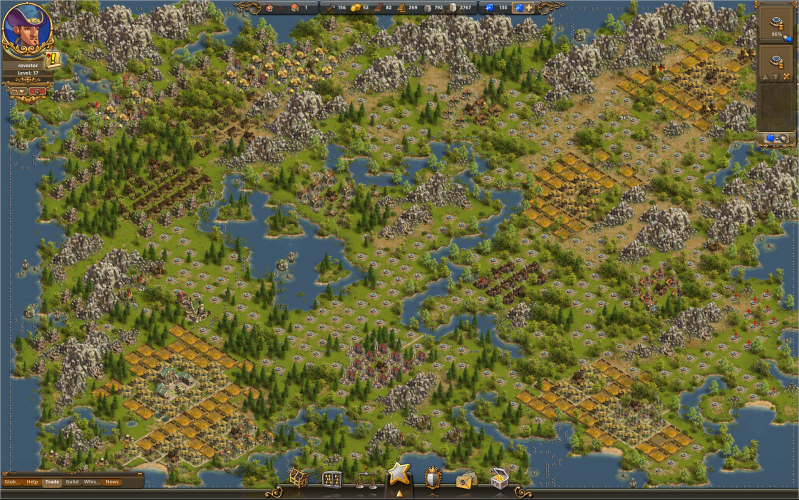Open the mail envelope
The width and height of the screenshot is (799, 500).
point(465,481)
